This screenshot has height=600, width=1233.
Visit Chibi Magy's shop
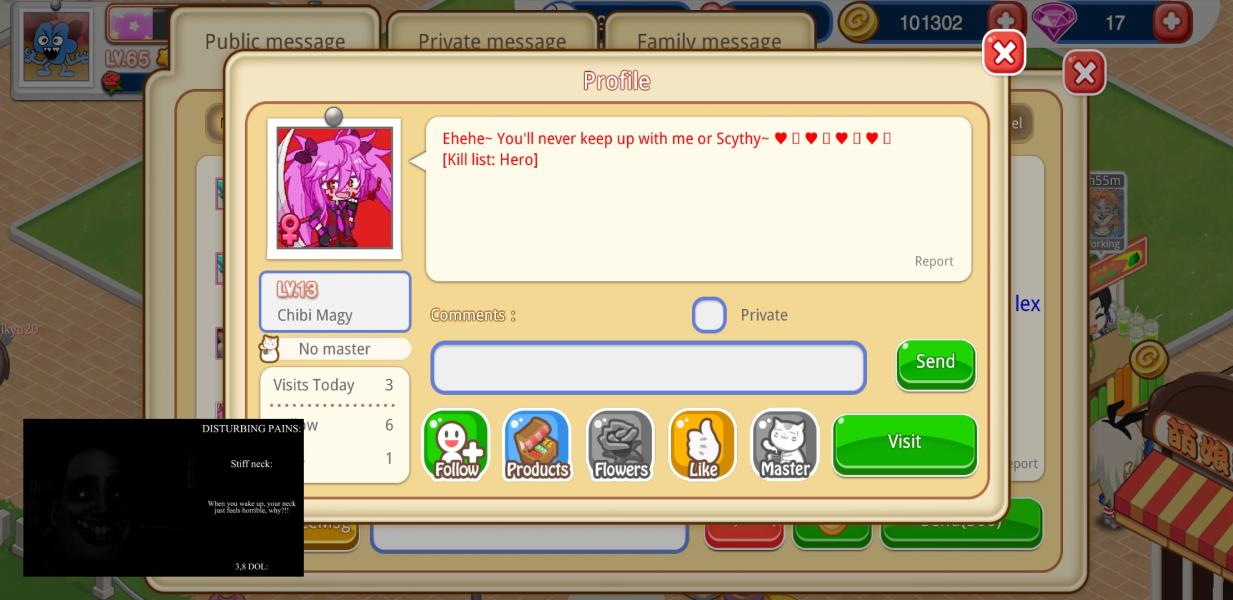[x=904, y=443]
